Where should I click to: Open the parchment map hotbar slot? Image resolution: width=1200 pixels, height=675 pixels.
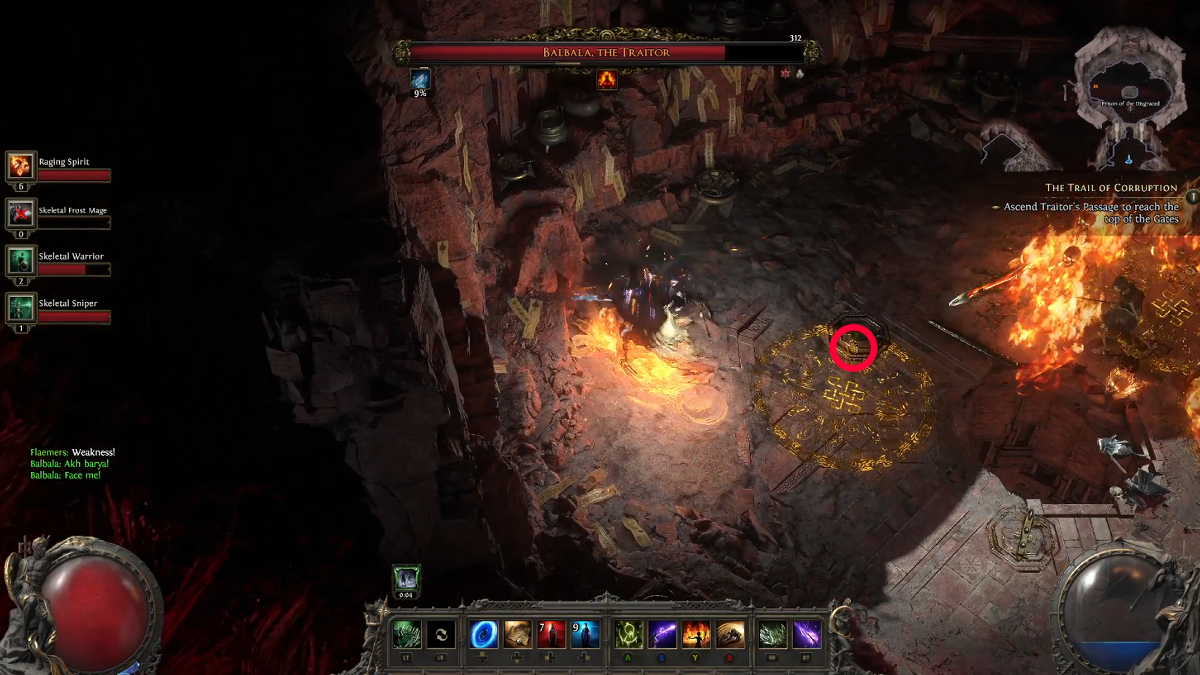point(518,634)
